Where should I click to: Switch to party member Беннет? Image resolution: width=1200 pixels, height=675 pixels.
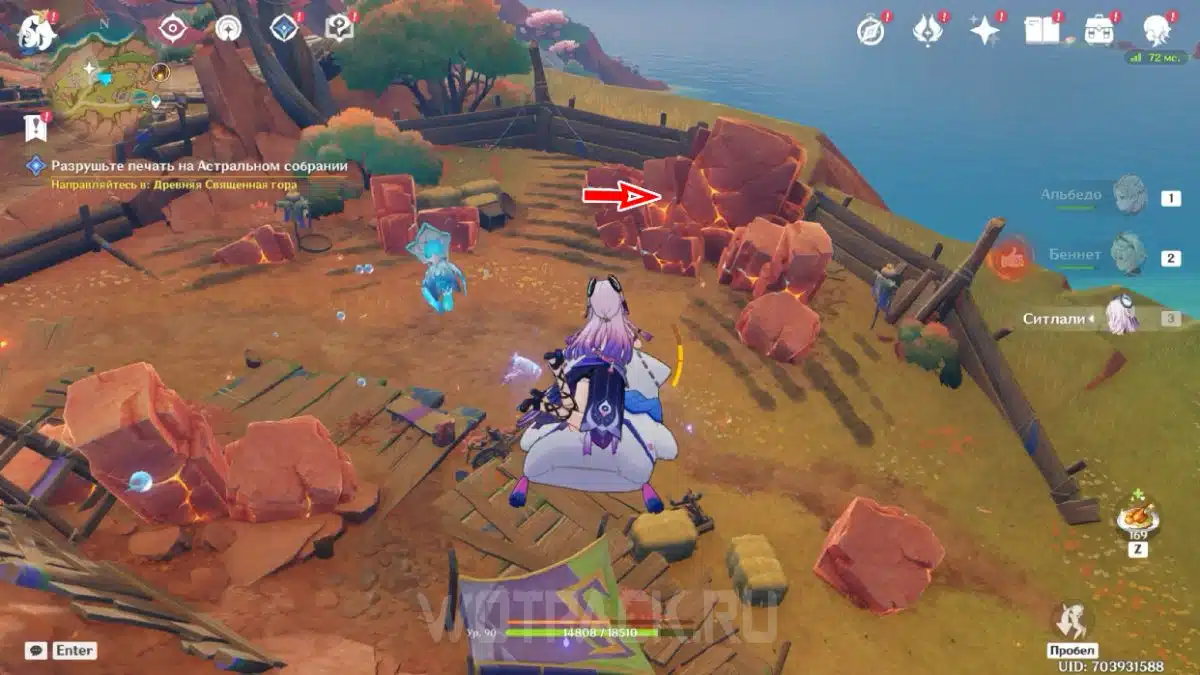1128,255
